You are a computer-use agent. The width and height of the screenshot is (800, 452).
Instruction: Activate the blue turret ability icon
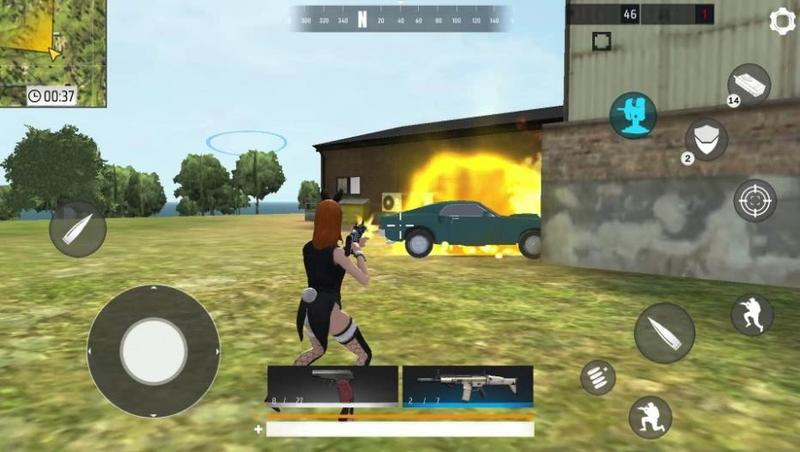pyautogui.click(x=633, y=115)
